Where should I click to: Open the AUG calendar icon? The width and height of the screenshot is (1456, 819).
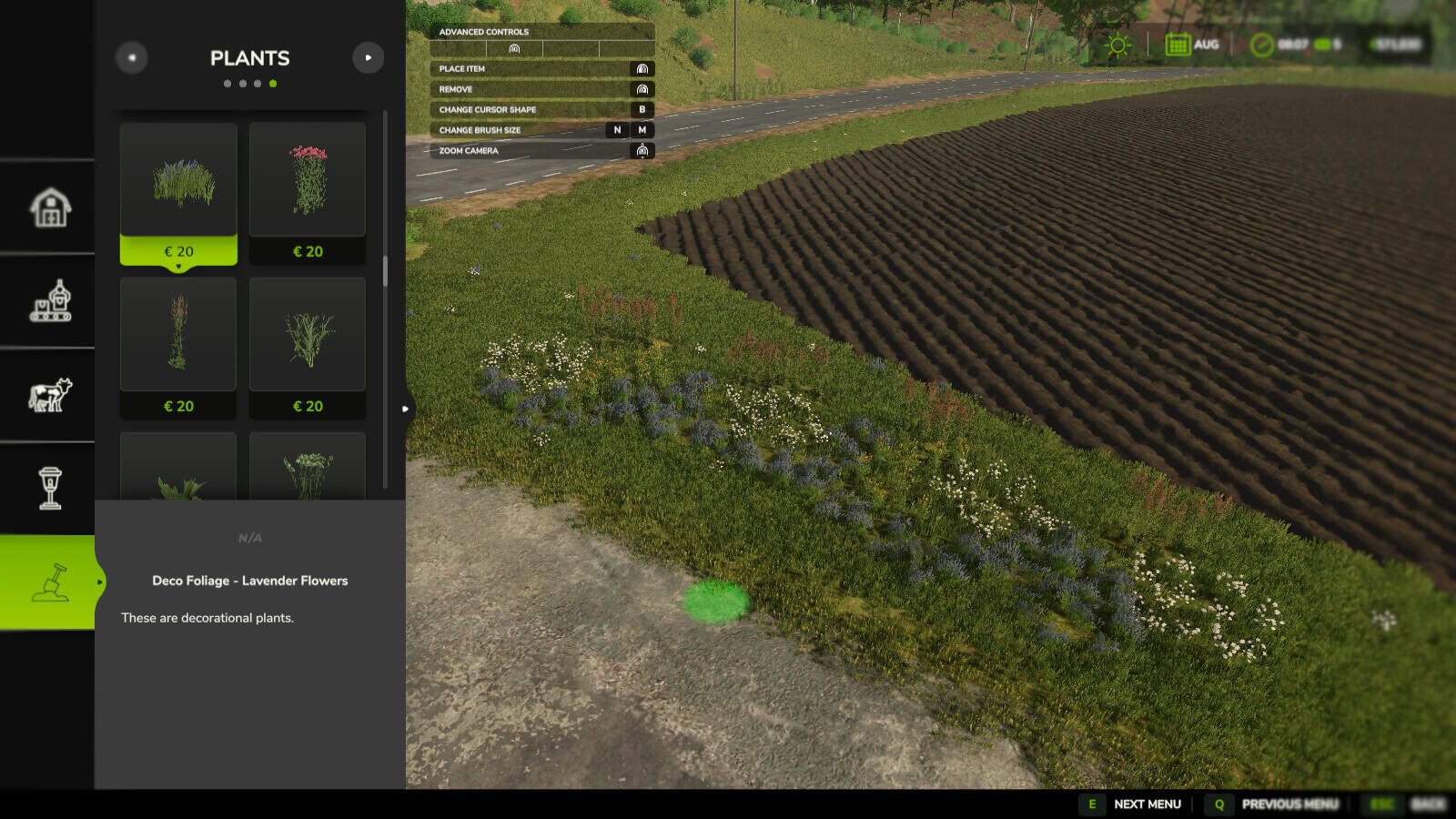coord(1178,43)
